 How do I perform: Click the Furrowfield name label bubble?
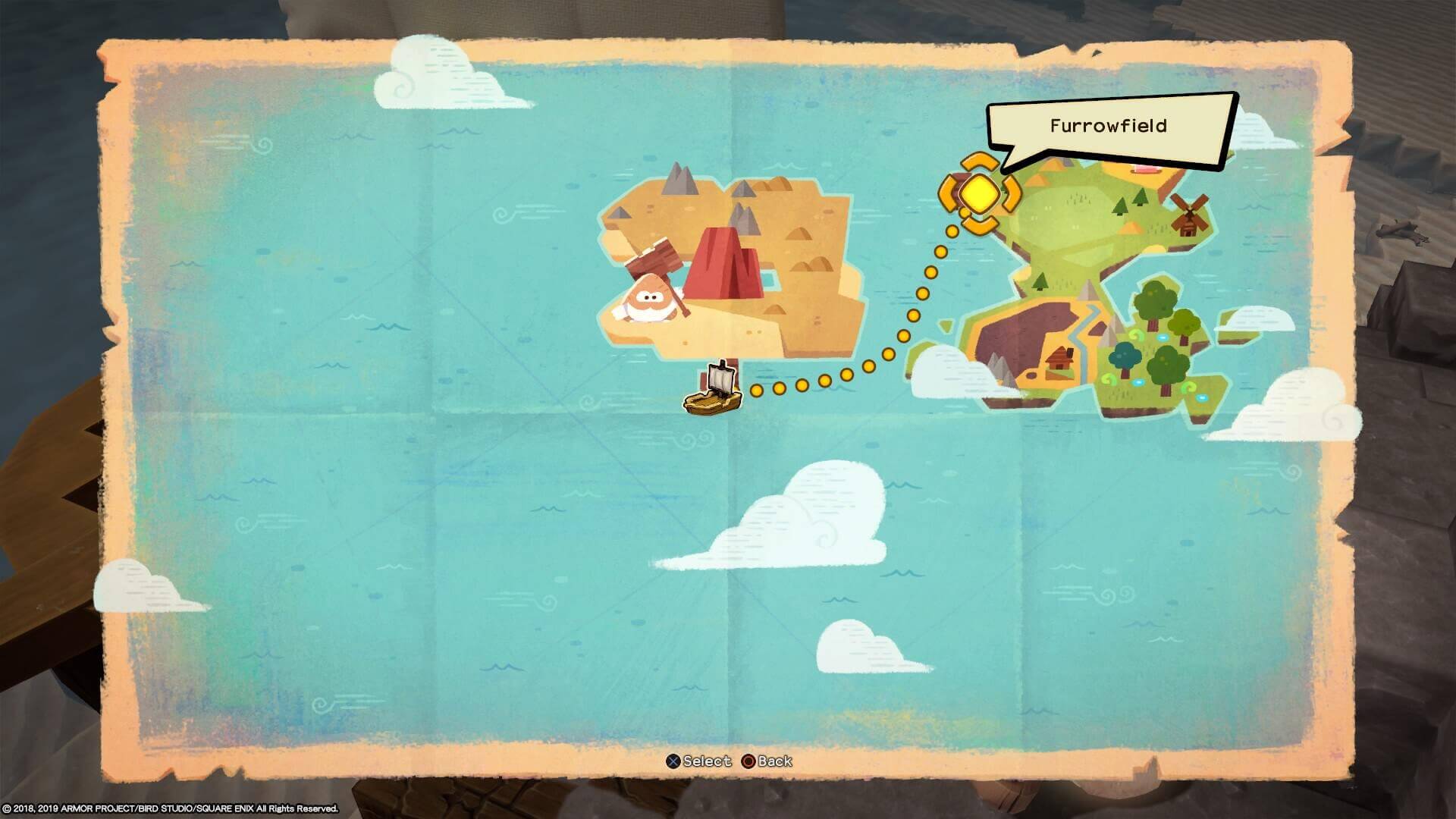coord(1108,127)
